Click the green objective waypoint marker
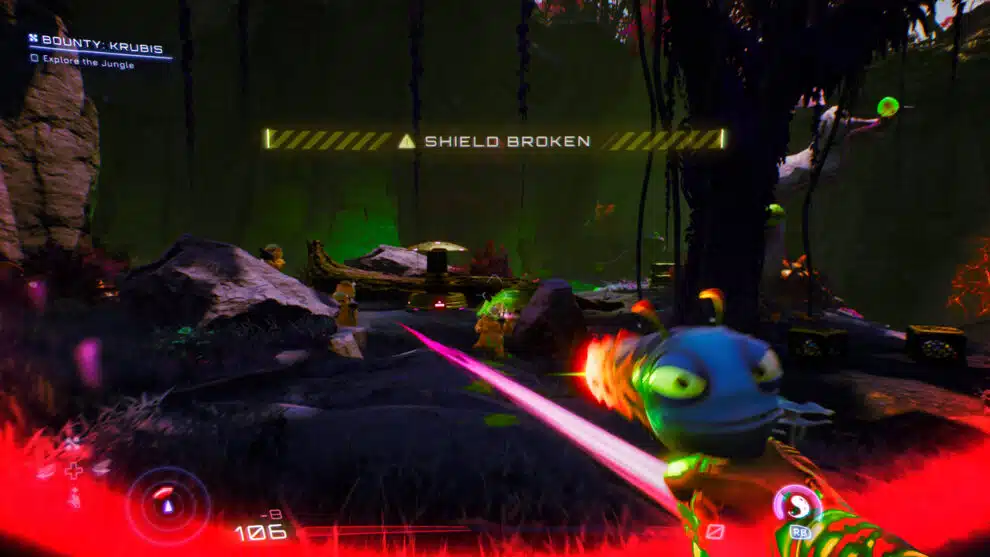The image size is (990, 557). pos(887,106)
